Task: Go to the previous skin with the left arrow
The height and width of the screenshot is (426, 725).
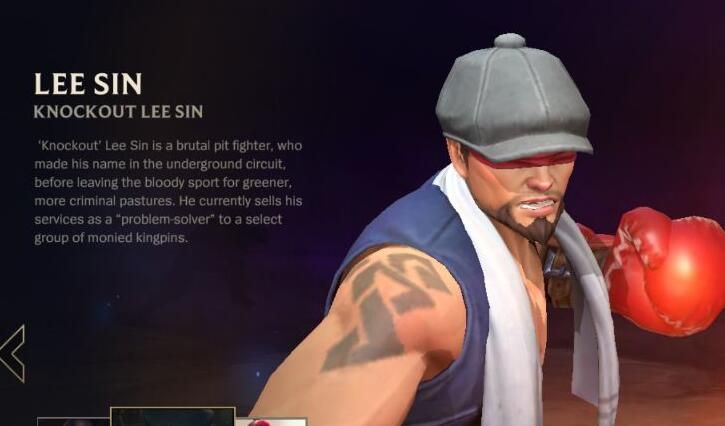Action: pyautogui.click(x=13, y=353)
